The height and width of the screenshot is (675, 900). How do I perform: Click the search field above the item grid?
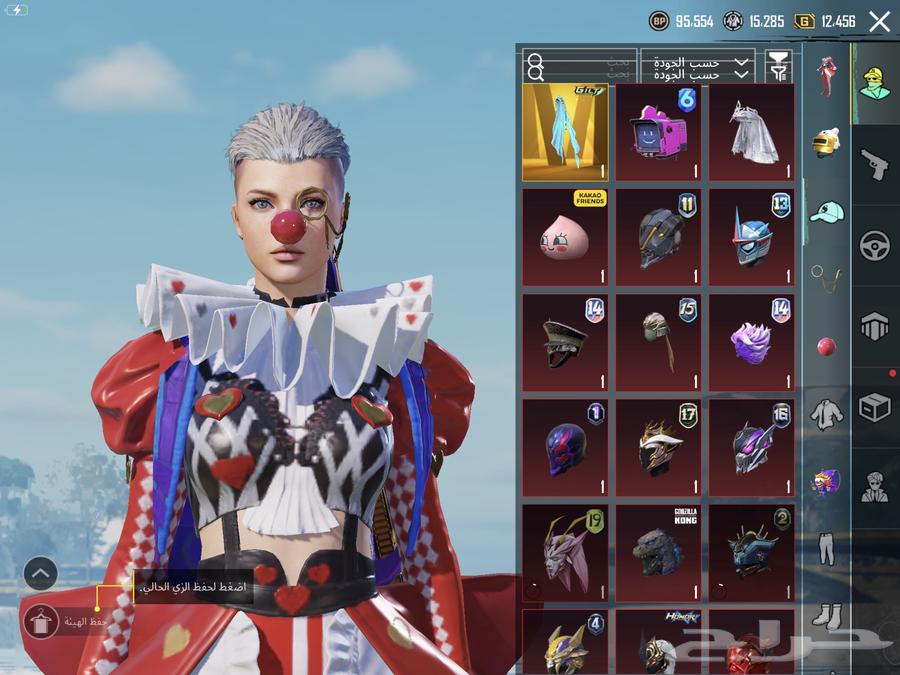(580, 68)
